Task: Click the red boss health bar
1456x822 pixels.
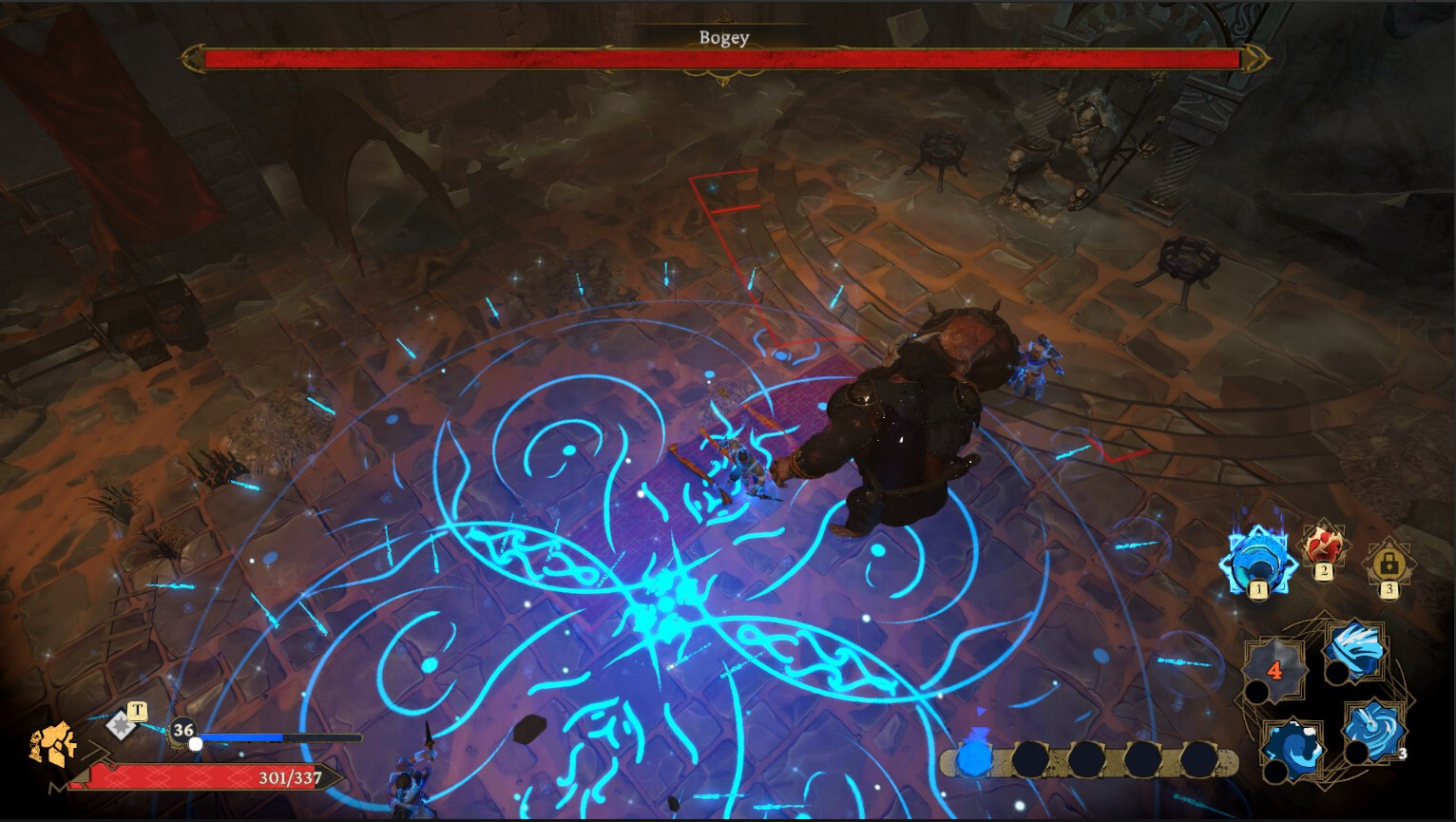Action: pyautogui.click(x=724, y=60)
